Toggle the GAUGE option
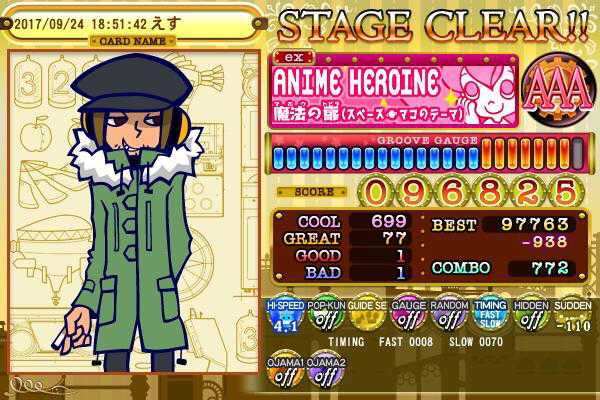 [408, 317]
